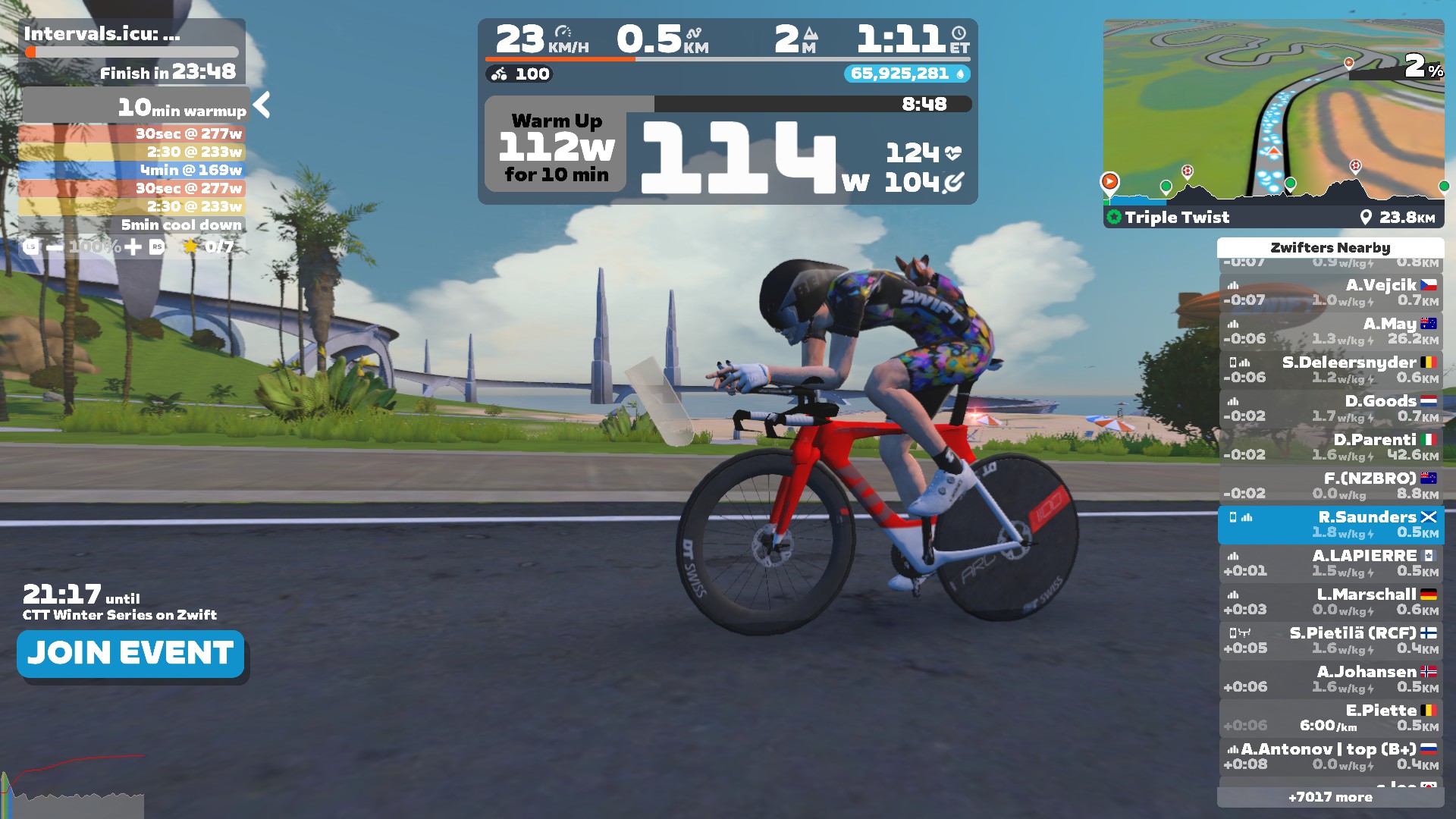Show the +7017 more riders
The width and height of the screenshot is (1456, 819).
click(1330, 797)
